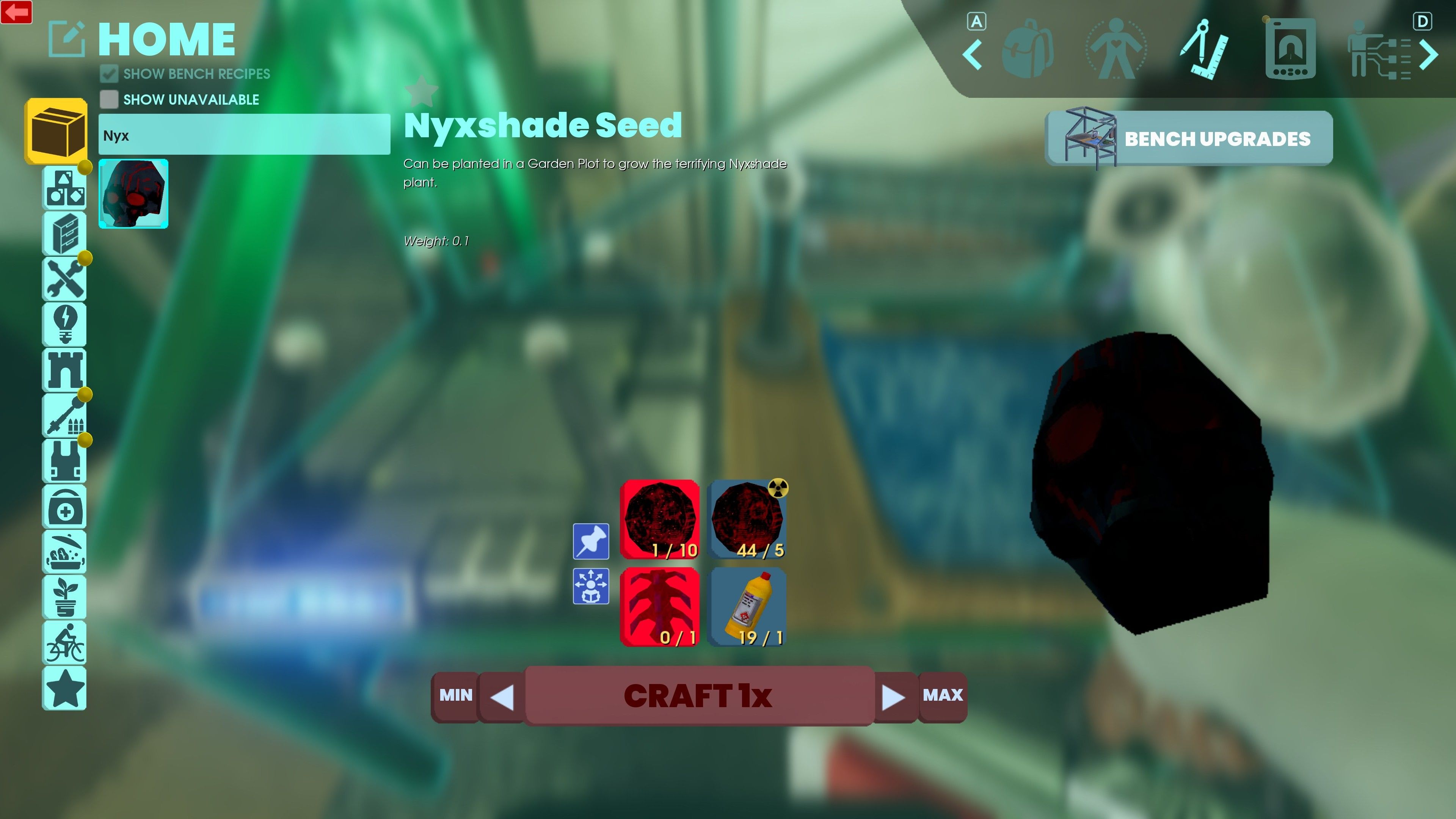Select the yellow box crafting category
This screenshot has height=819, width=1456.
click(56, 131)
